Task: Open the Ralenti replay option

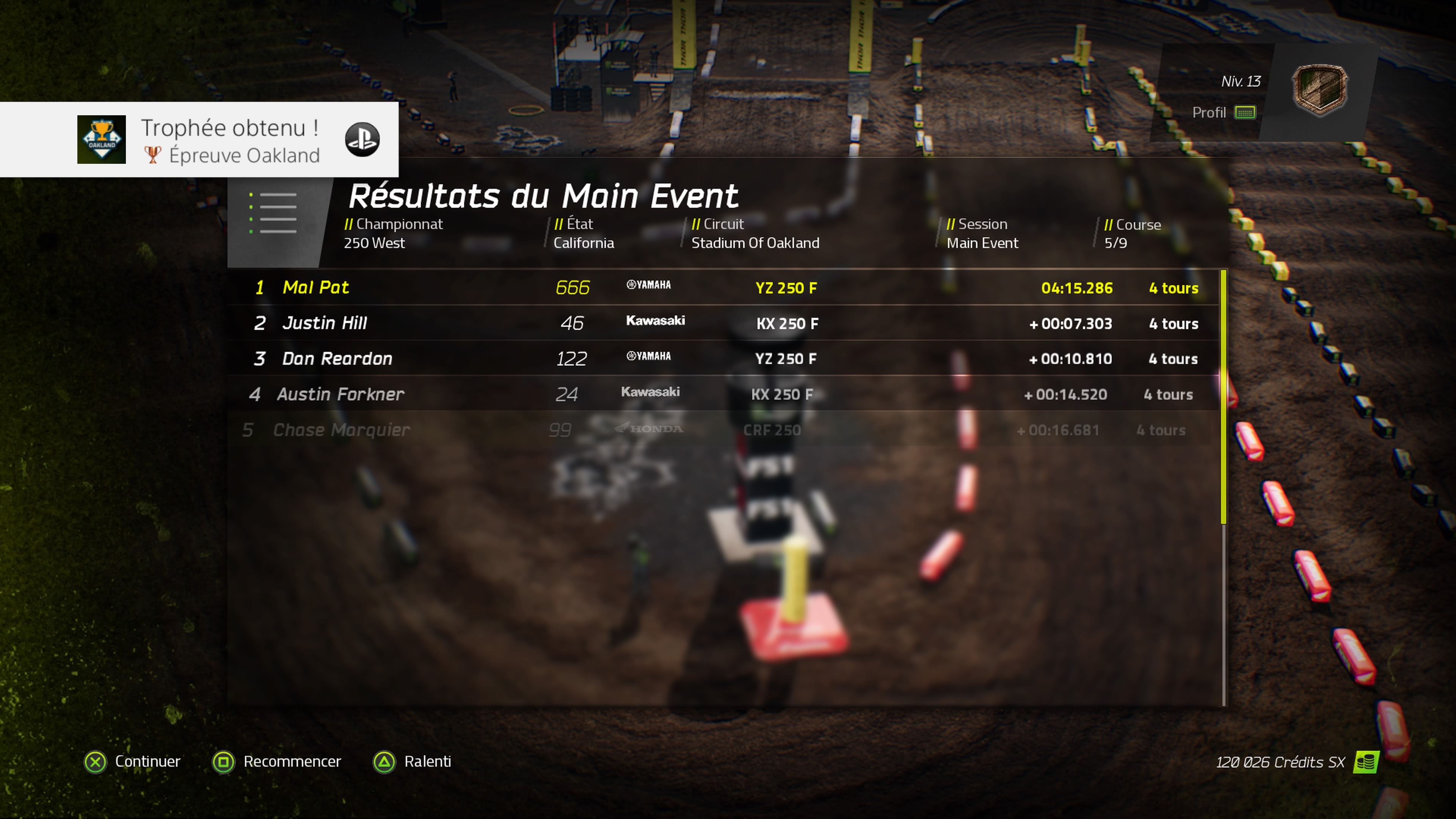Action: coord(412,762)
